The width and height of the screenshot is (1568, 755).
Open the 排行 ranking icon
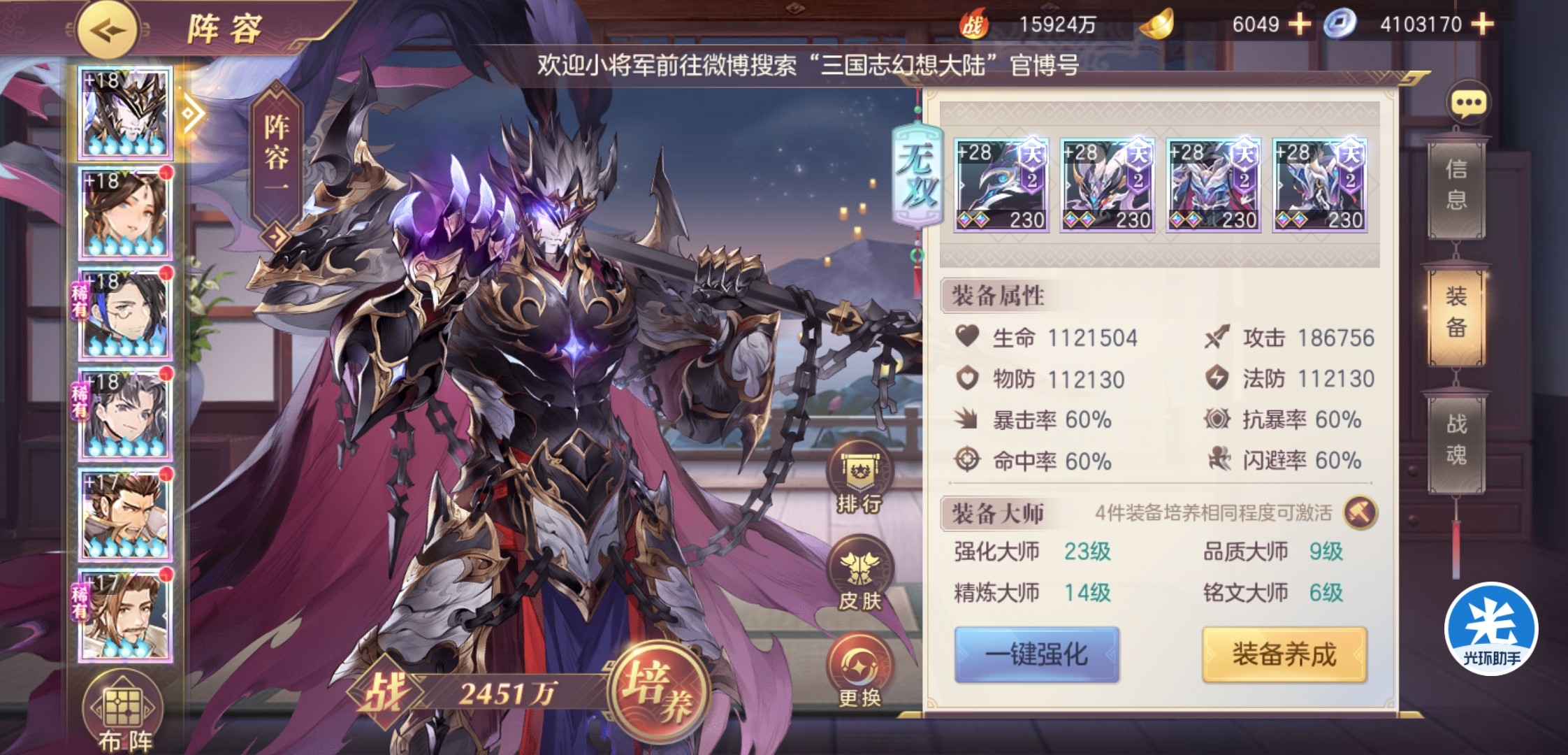859,480
